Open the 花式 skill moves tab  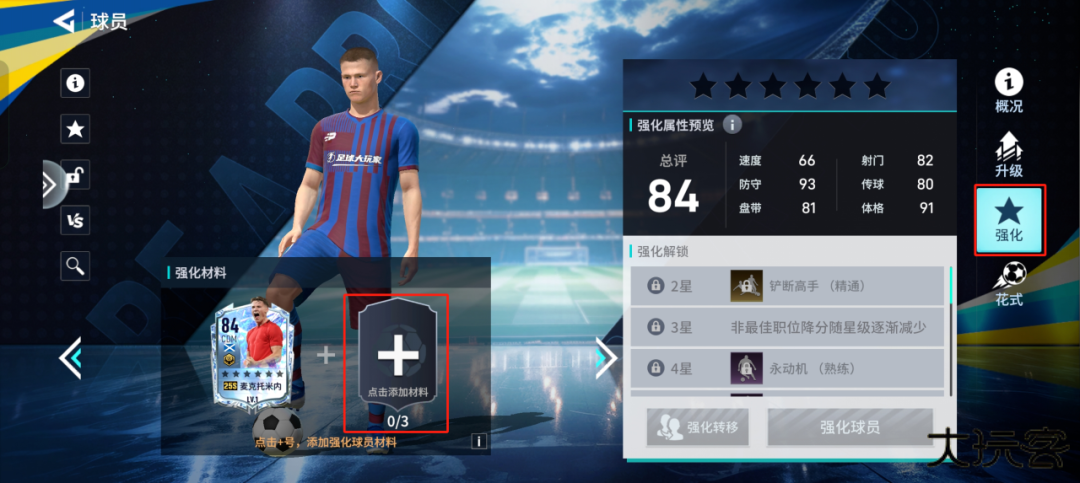tap(1009, 284)
